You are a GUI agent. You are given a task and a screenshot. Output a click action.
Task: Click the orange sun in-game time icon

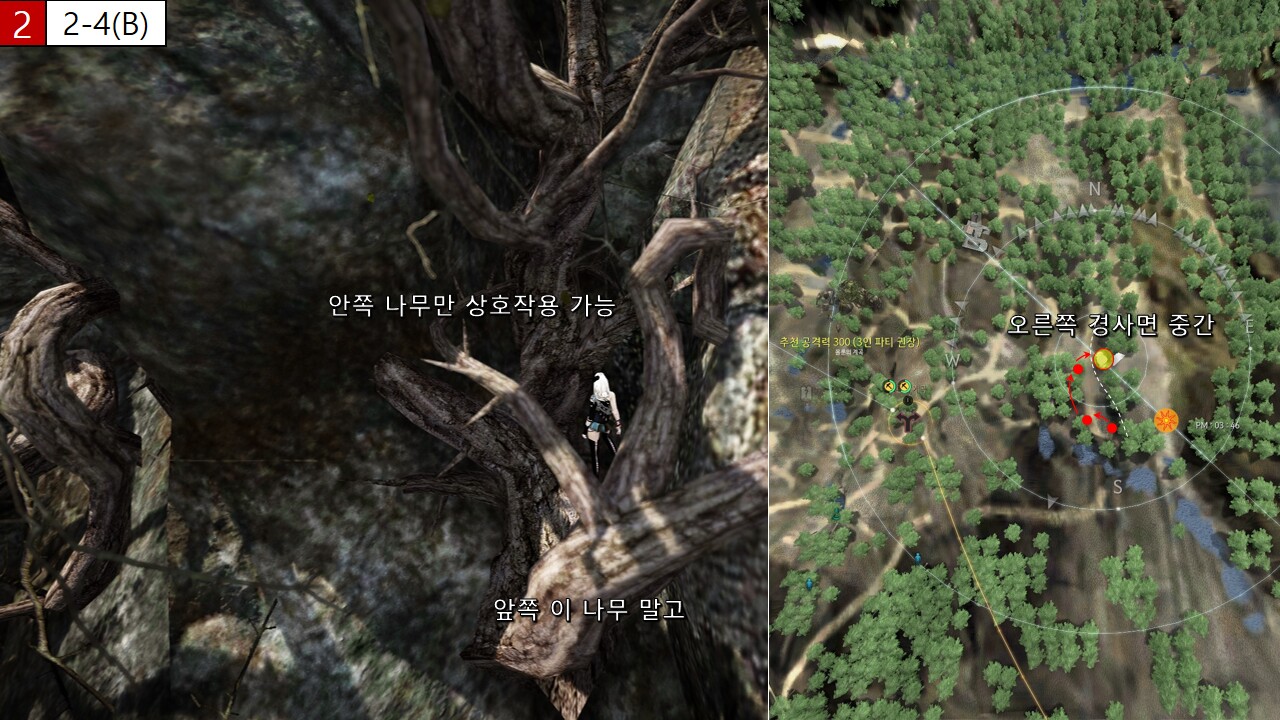pos(1166,419)
